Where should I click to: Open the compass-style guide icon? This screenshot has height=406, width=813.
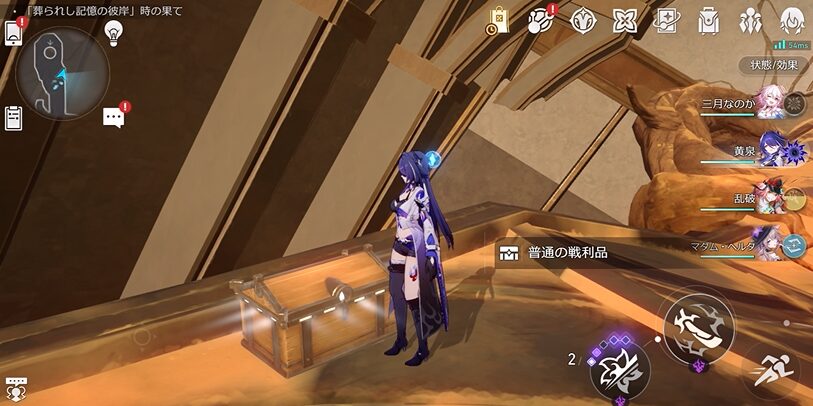583,19
